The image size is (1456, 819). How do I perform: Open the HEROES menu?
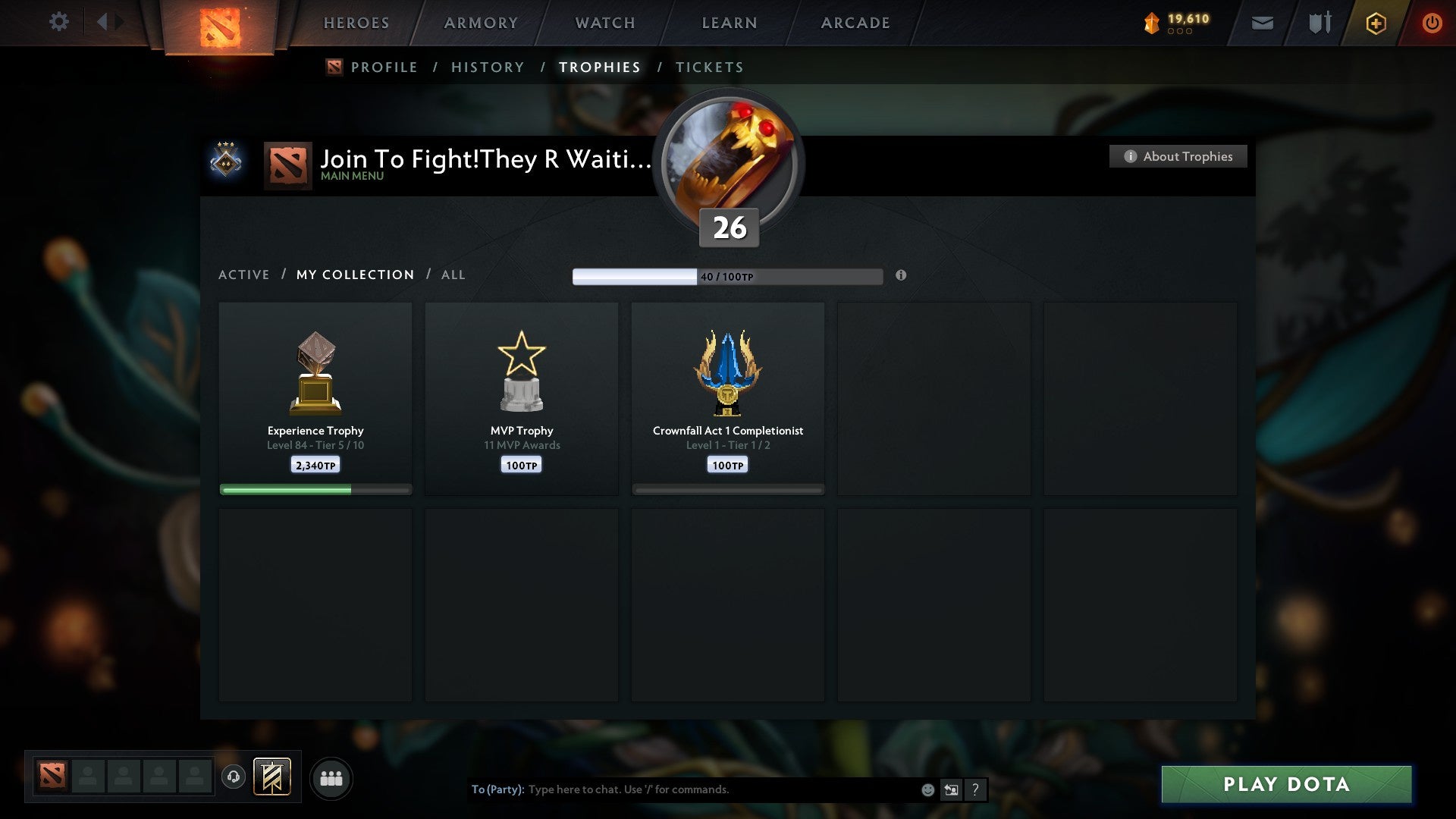[x=356, y=23]
